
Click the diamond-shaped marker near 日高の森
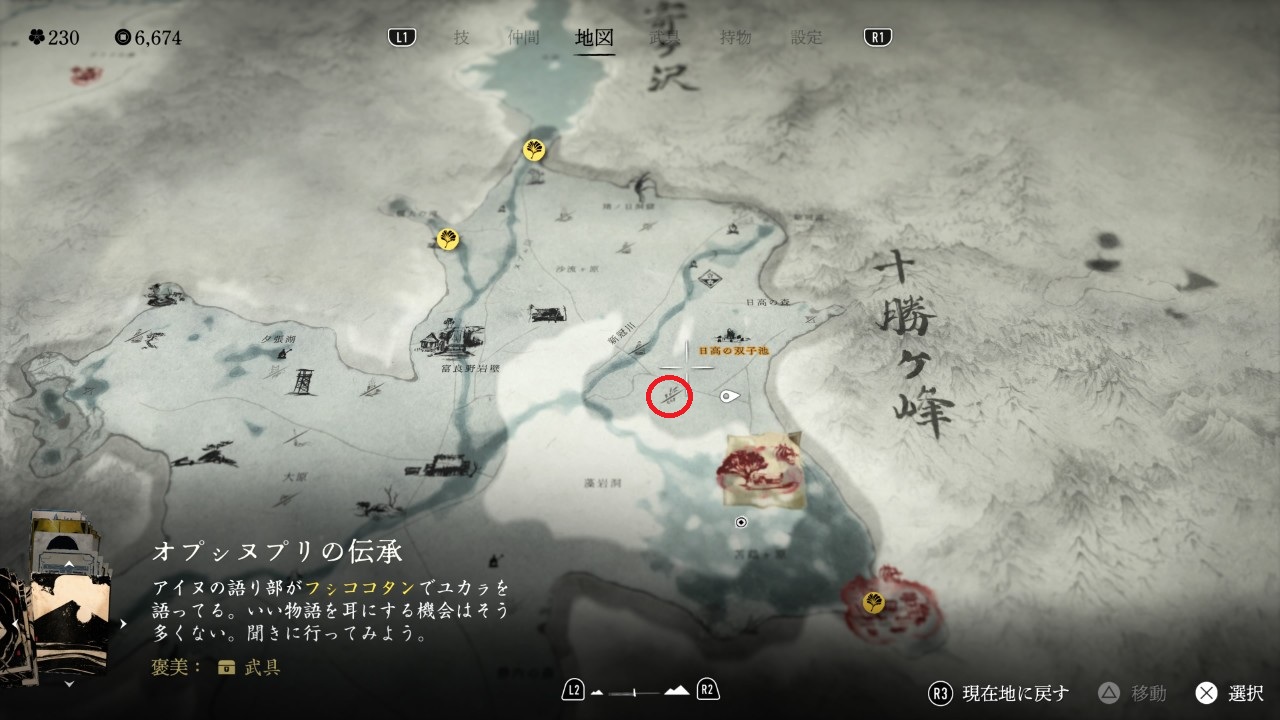711,277
